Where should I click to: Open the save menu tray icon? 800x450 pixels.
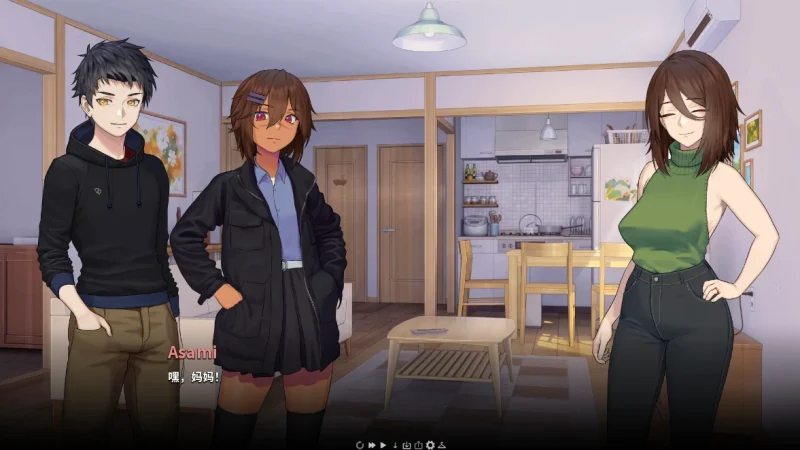pos(407,445)
